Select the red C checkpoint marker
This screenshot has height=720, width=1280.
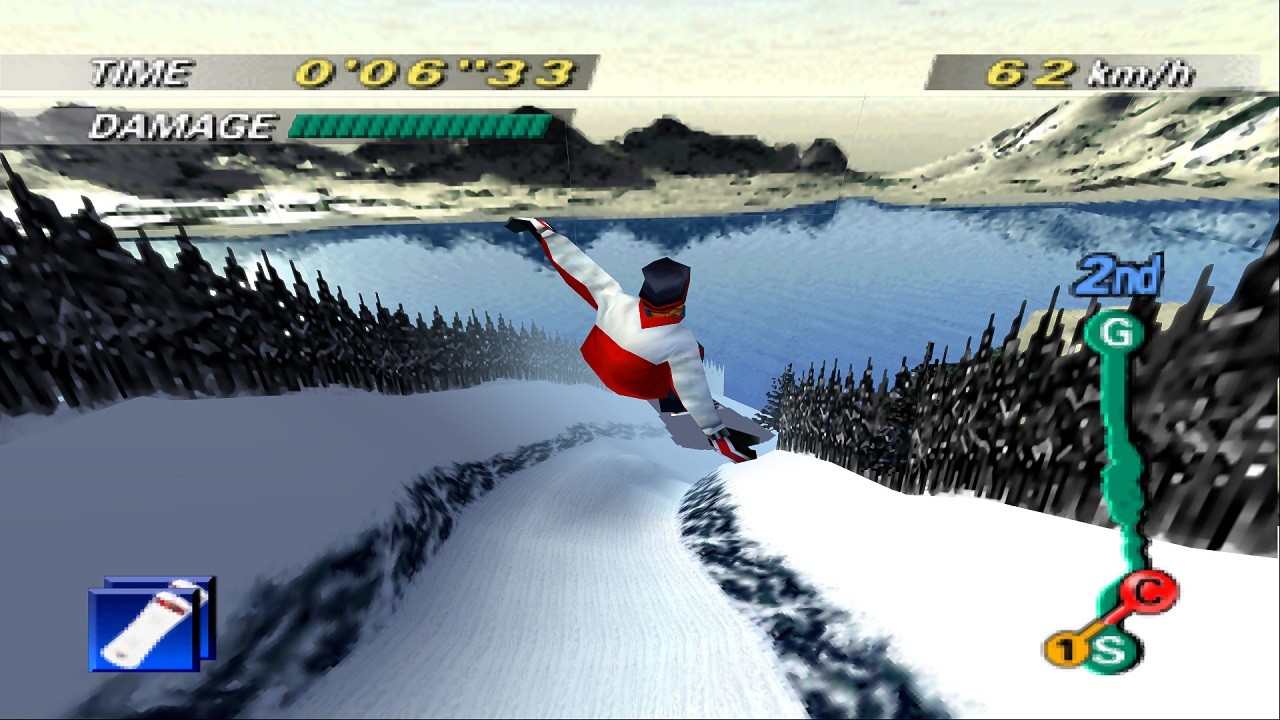1149,593
